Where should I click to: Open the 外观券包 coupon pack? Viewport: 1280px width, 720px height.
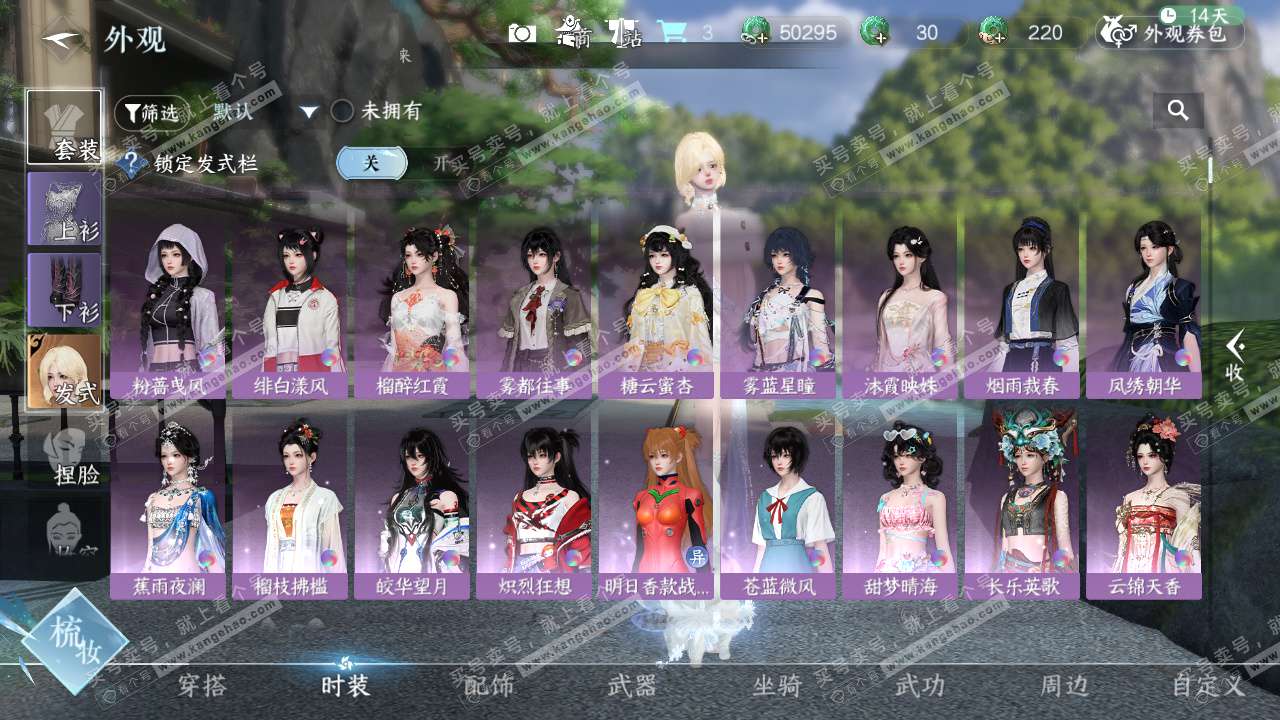pyautogui.click(x=1170, y=33)
